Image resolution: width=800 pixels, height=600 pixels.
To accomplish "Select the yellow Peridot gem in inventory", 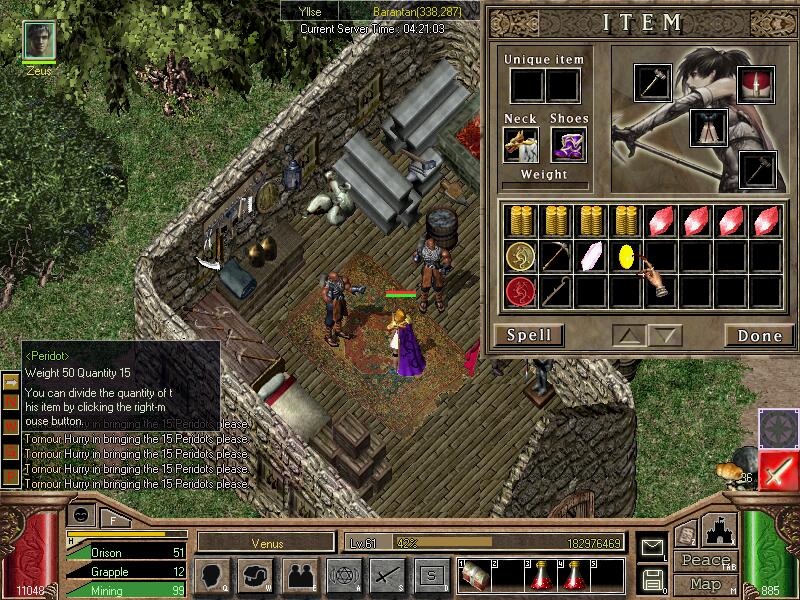I will tap(628, 256).
